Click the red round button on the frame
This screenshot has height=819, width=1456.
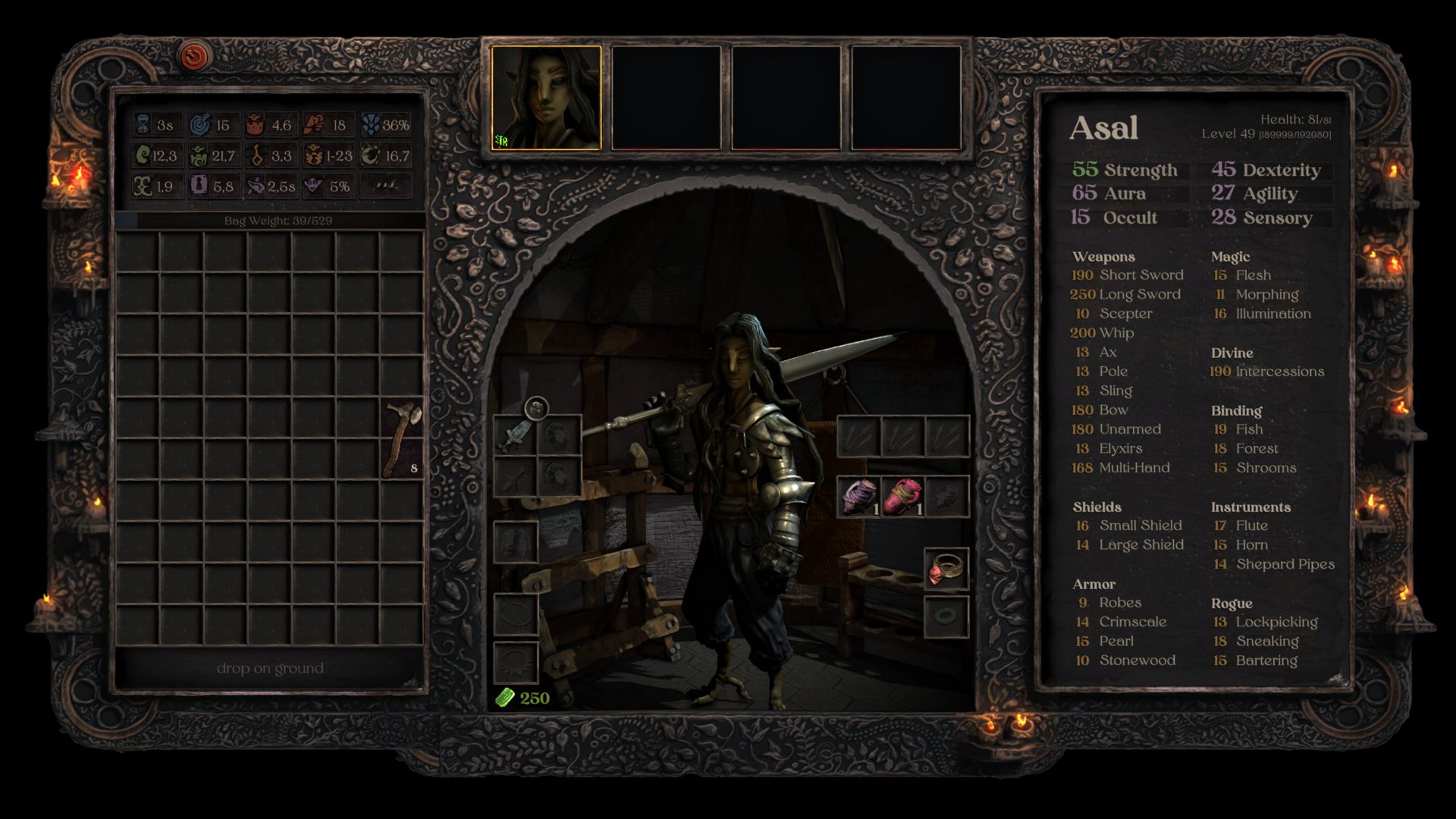click(194, 55)
